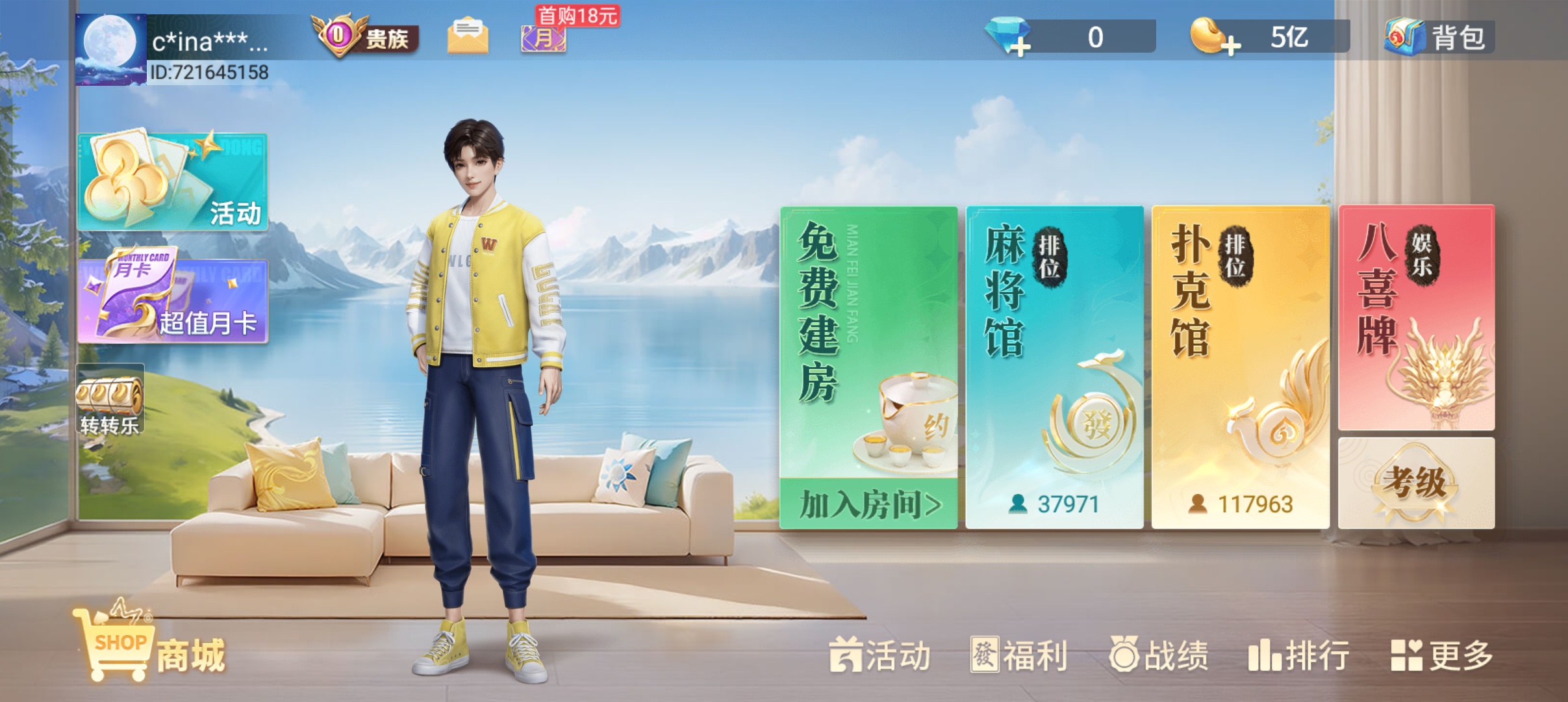Open the player avatar profile
The image size is (1568, 702).
(x=110, y=49)
